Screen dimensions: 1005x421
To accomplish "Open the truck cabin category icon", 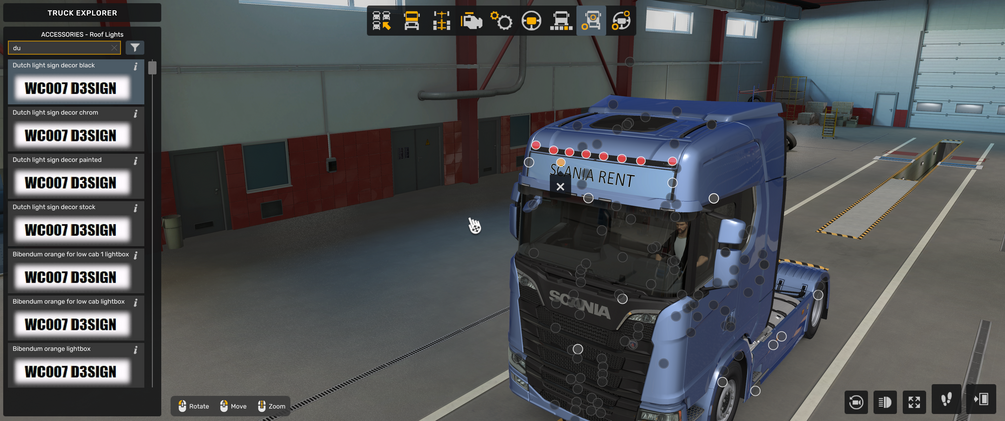I will 411,21.
